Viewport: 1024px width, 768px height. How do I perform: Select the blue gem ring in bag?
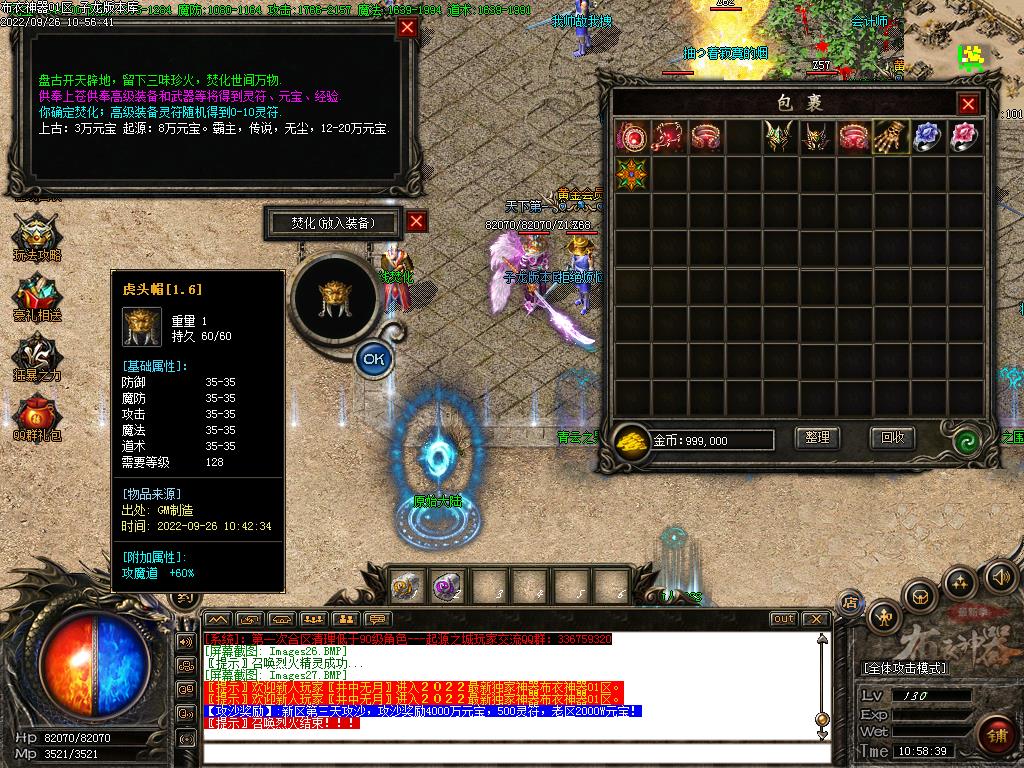pyautogui.click(x=928, y=137)
